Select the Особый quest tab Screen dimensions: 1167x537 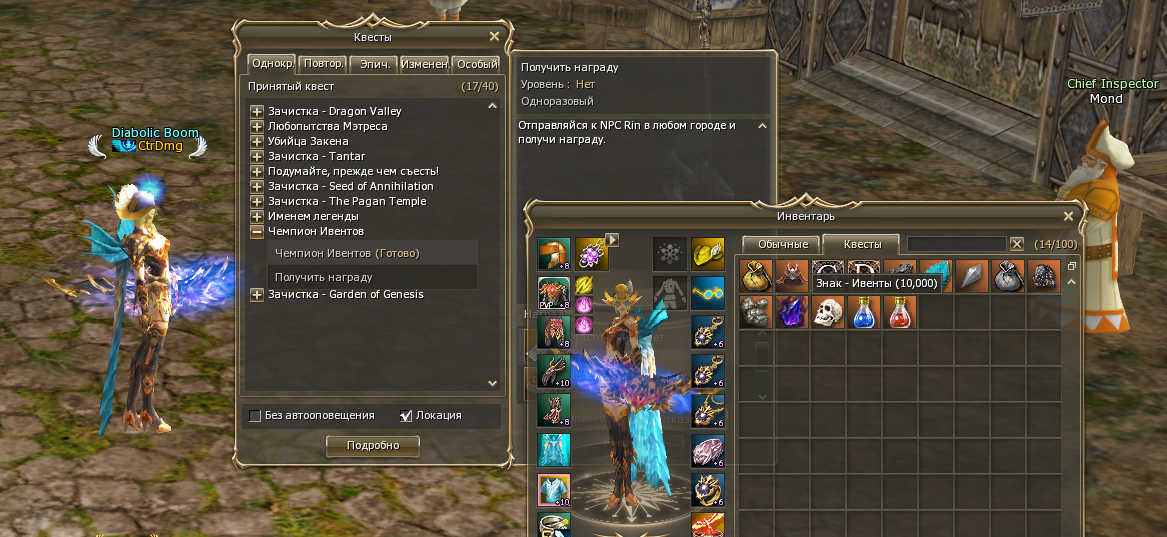tap(476, 64)
